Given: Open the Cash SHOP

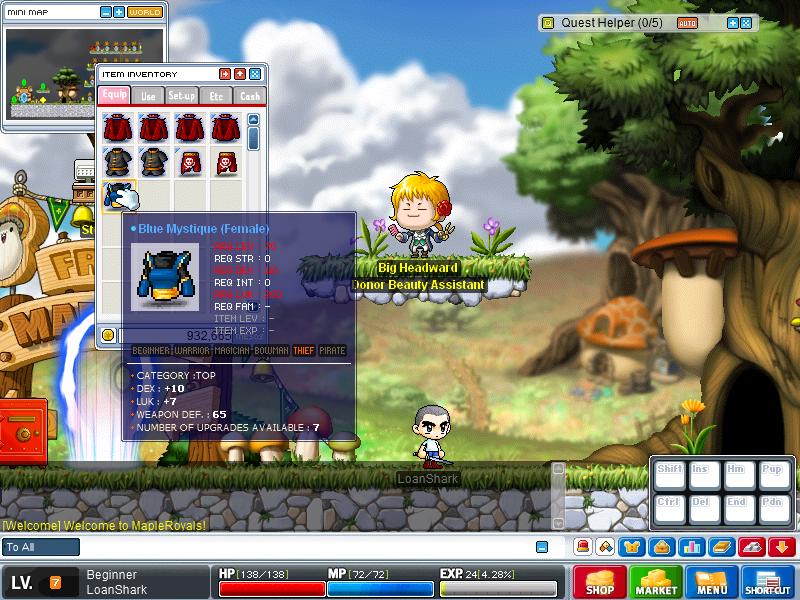Looking at the screenshot, I should coord(599,582).
